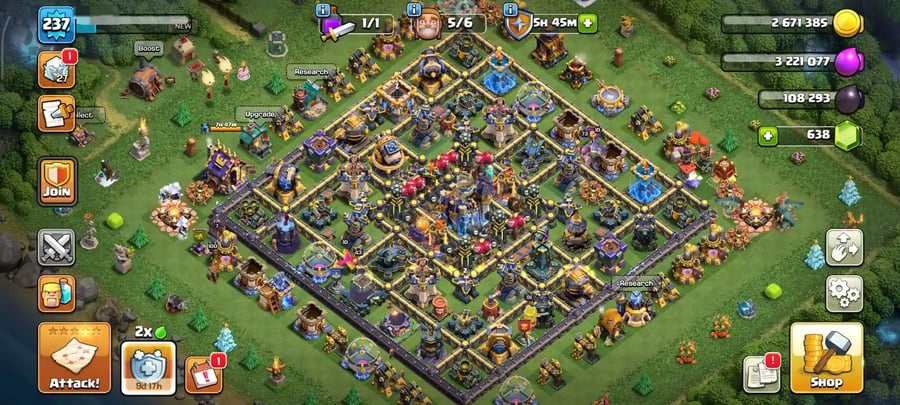Image resolution: width=900 pixels, height=405 pixels.
Task: Open the battle log with red notification
Action: (x=56, y=69)
